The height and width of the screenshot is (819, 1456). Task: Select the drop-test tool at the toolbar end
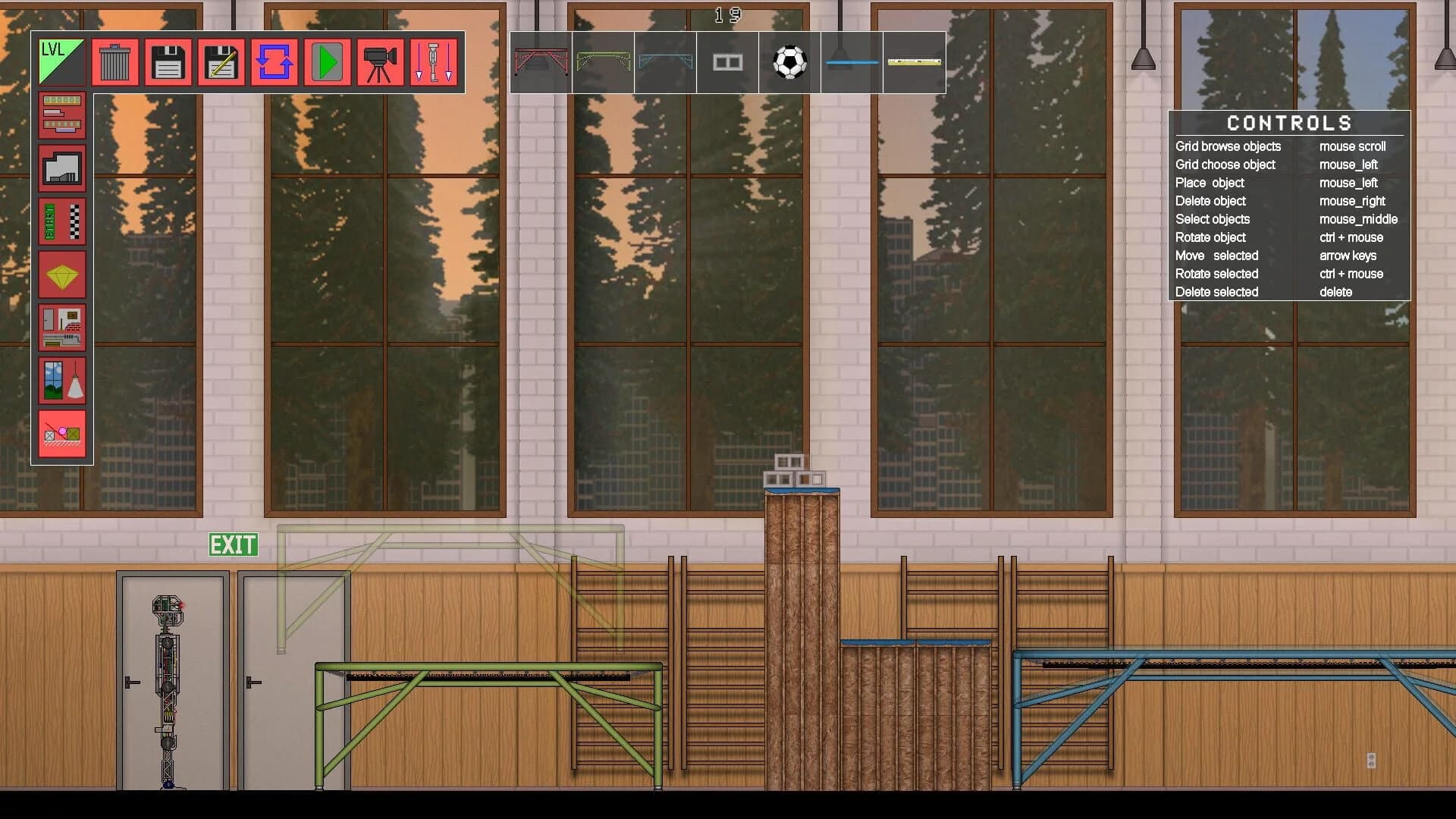(433, 61)
